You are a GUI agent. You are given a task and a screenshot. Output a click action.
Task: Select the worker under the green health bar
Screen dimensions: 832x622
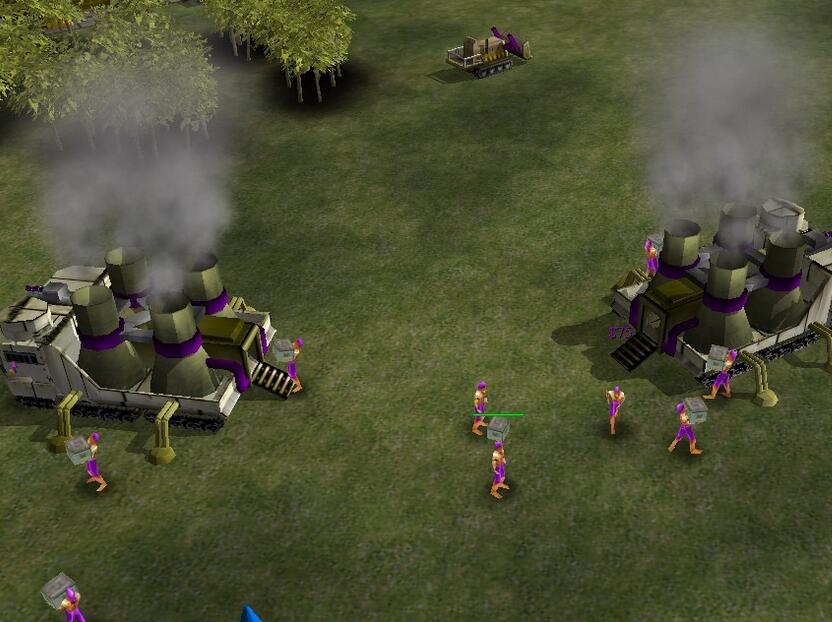tap(497, 465)
